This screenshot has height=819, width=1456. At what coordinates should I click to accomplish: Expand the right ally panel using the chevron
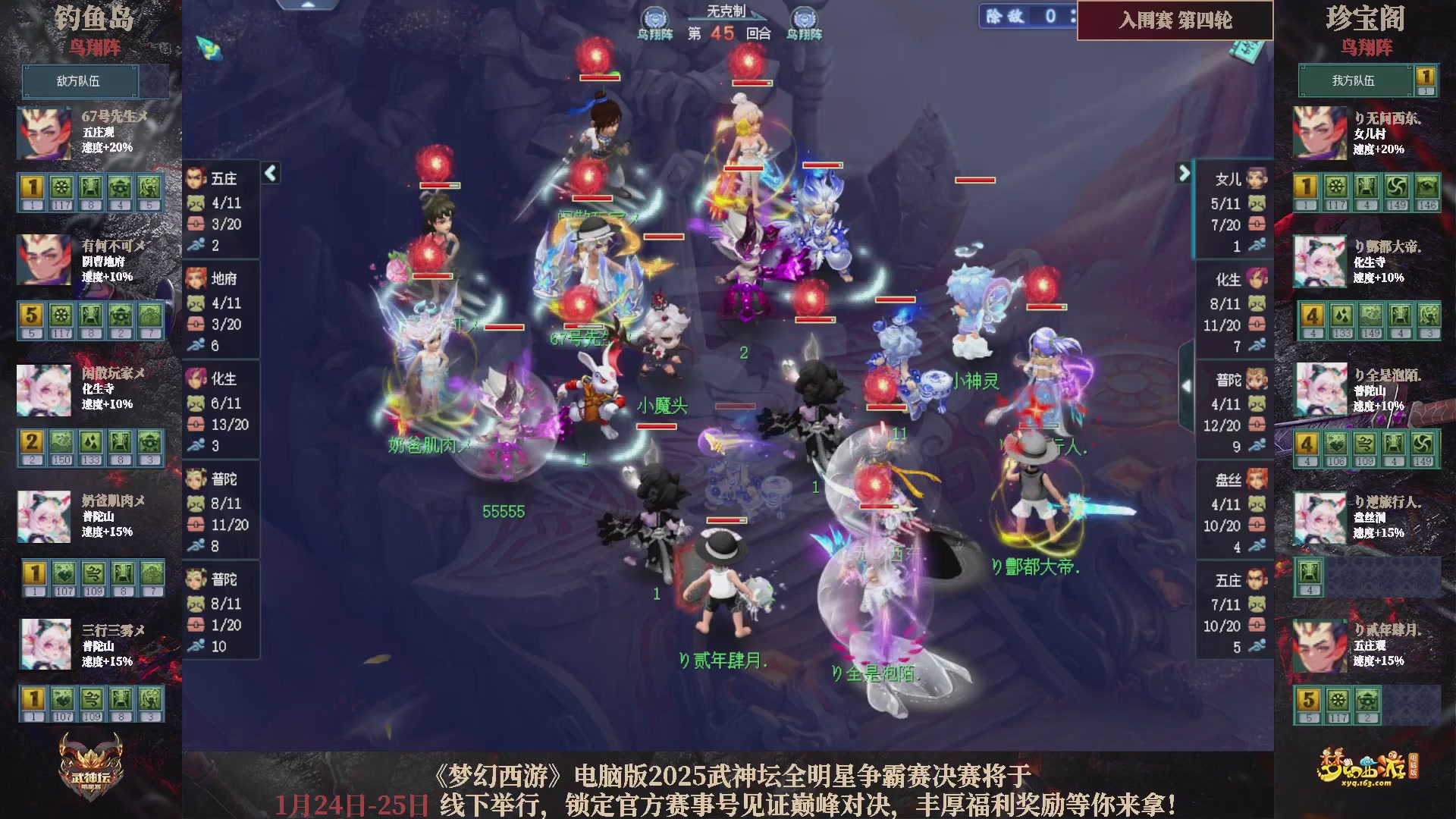1183,173
